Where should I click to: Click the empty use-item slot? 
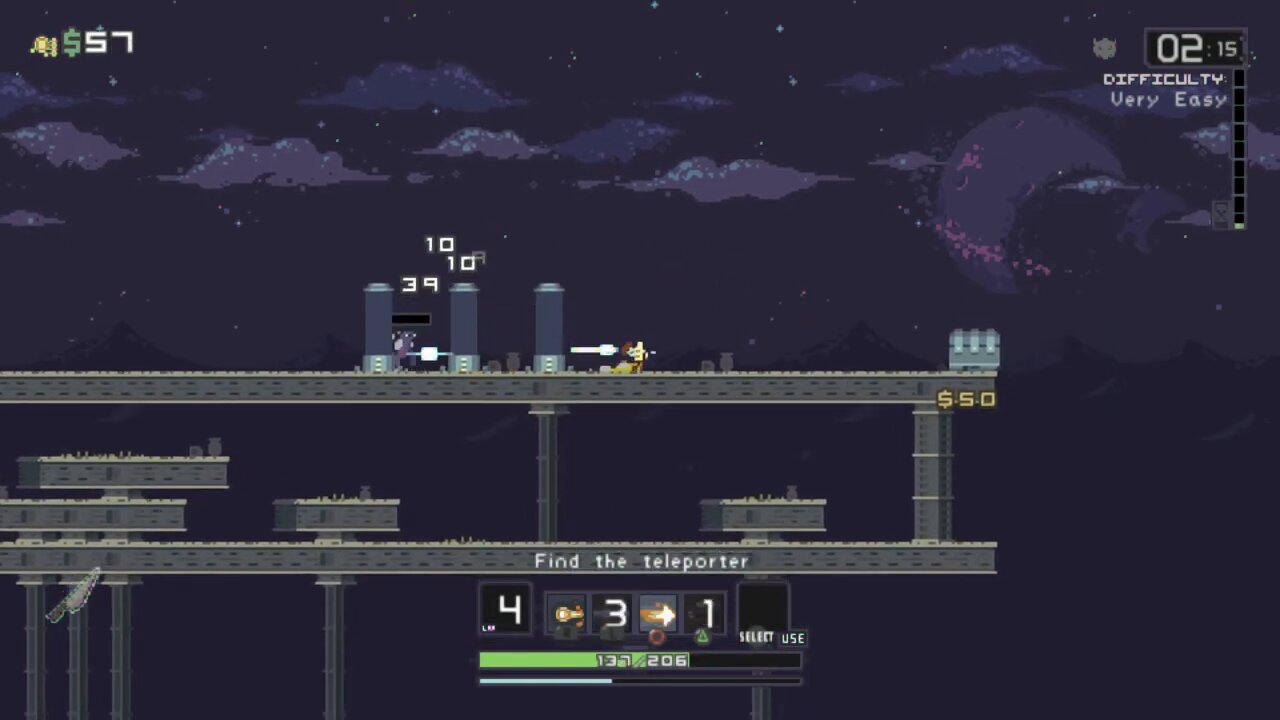[762, 610]
